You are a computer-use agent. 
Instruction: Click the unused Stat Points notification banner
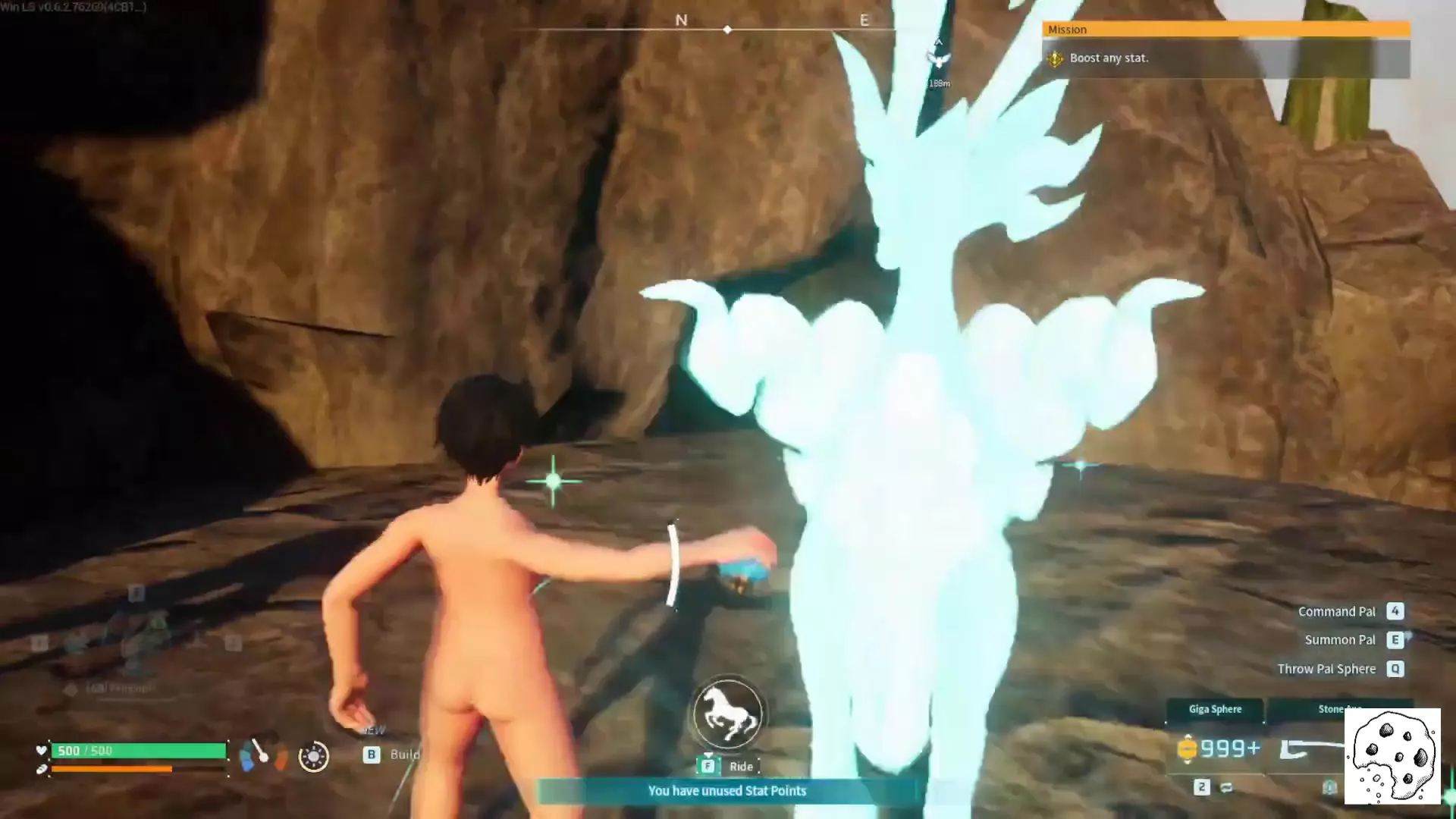(726, 791)
